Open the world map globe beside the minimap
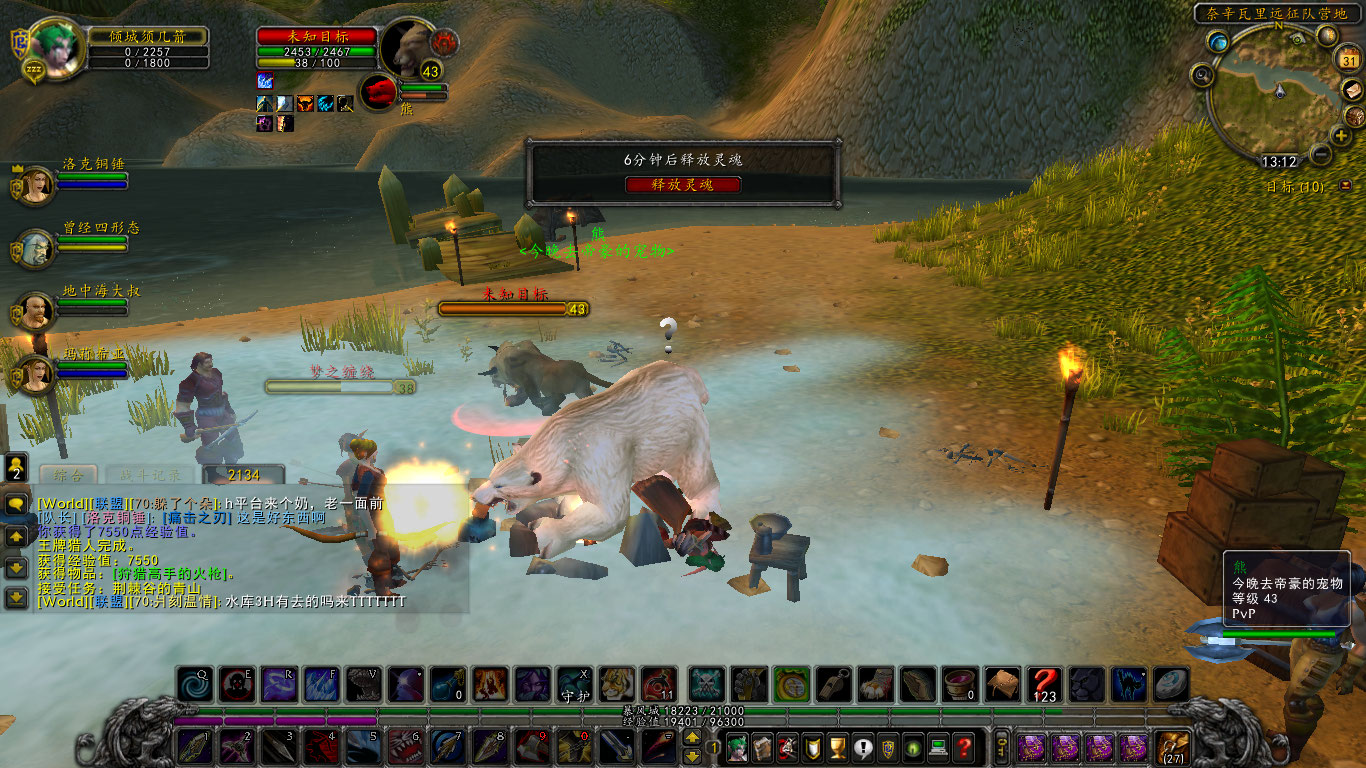Viewport: 1366px width, 768px height. 1217,41
